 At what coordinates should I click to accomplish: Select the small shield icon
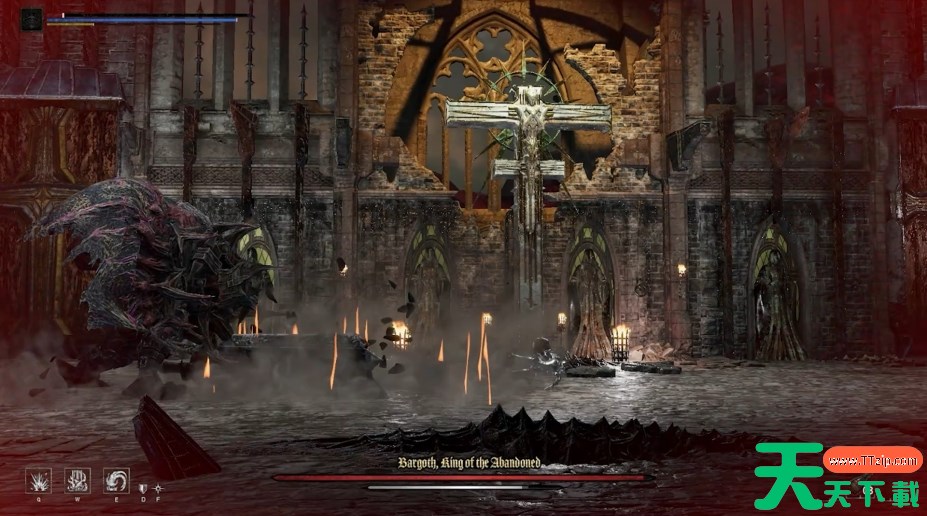click(x=143, y=488)
